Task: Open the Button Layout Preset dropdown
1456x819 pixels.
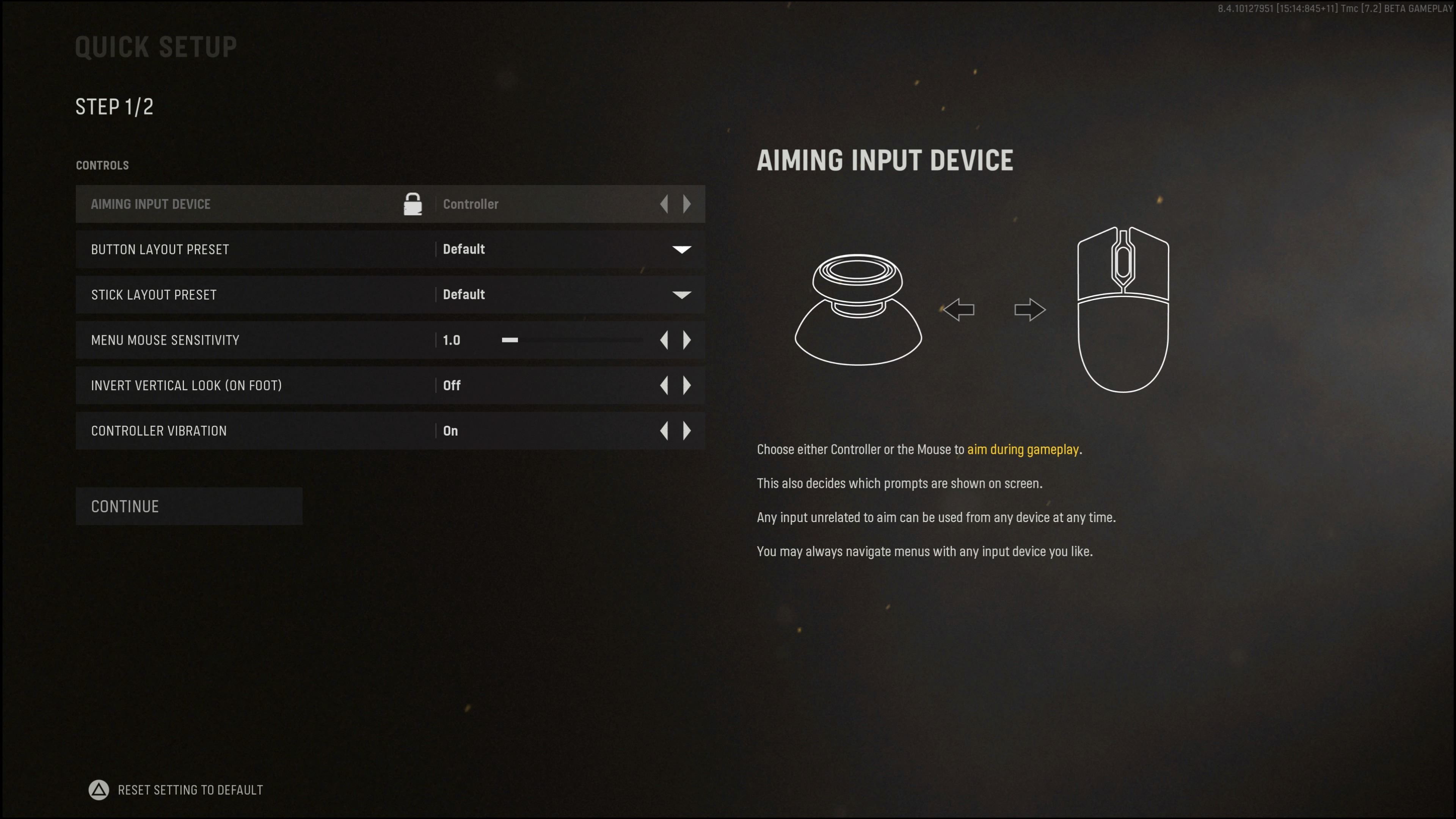Action: pos(681,249)
